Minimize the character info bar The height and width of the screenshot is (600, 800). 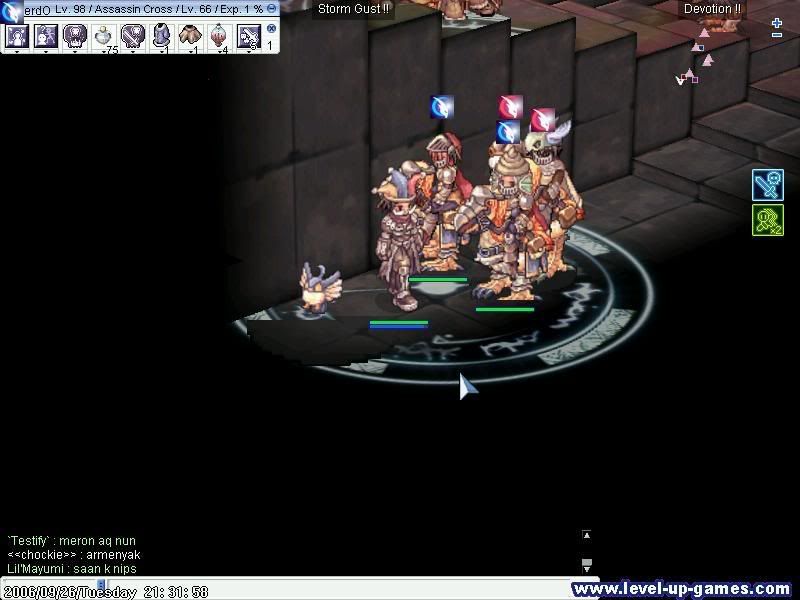[x=272, y=8]
